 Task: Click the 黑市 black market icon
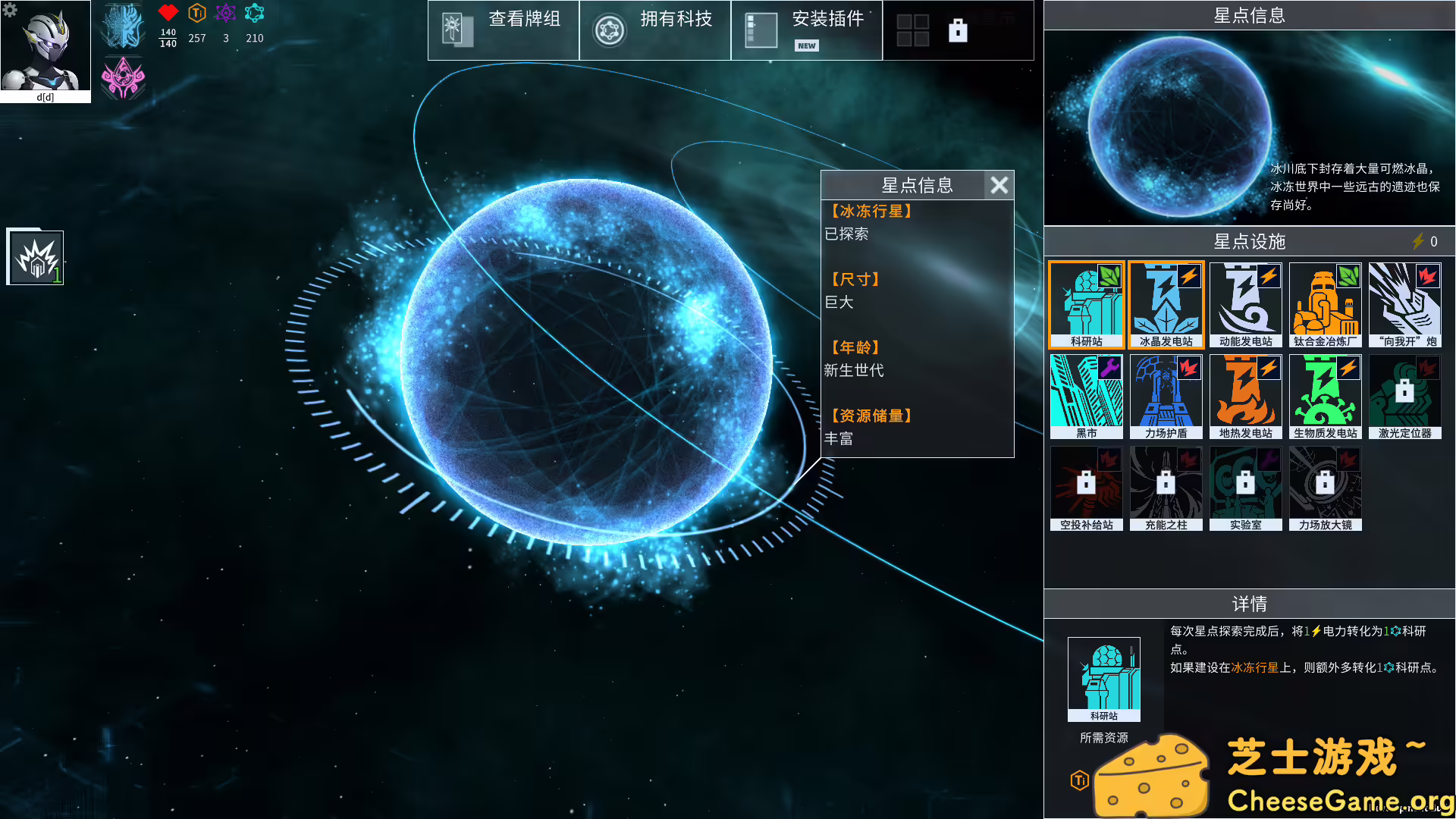[1086, 396]
